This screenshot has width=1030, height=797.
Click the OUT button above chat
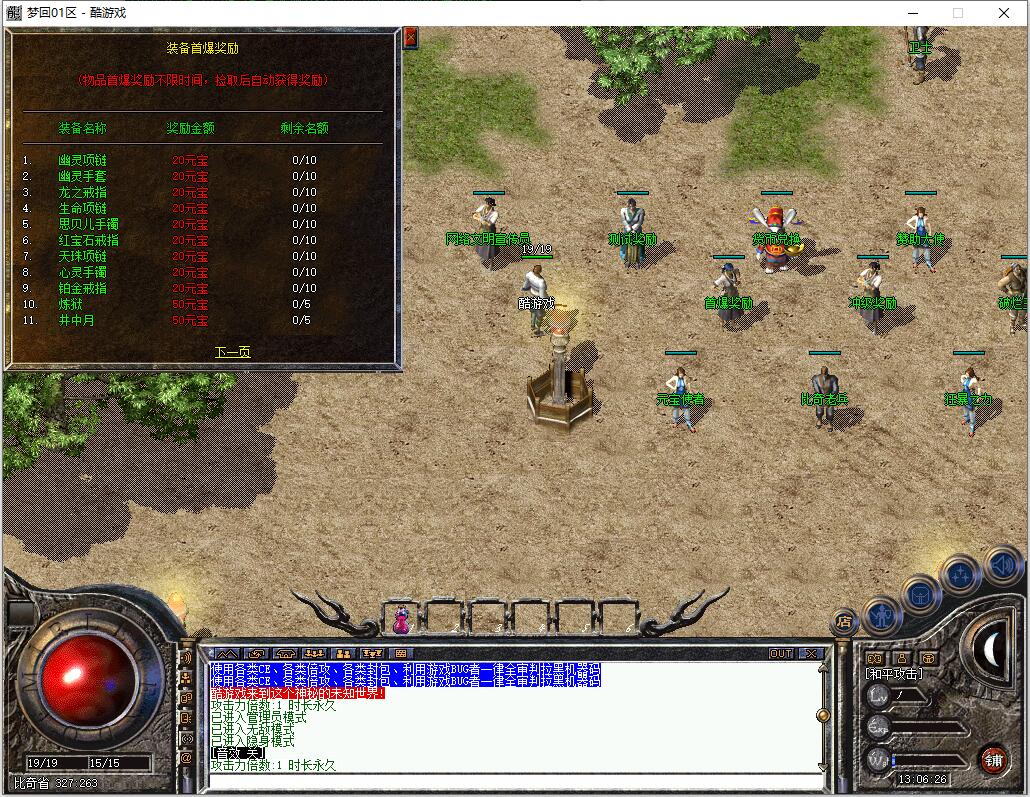click(781, 653)
